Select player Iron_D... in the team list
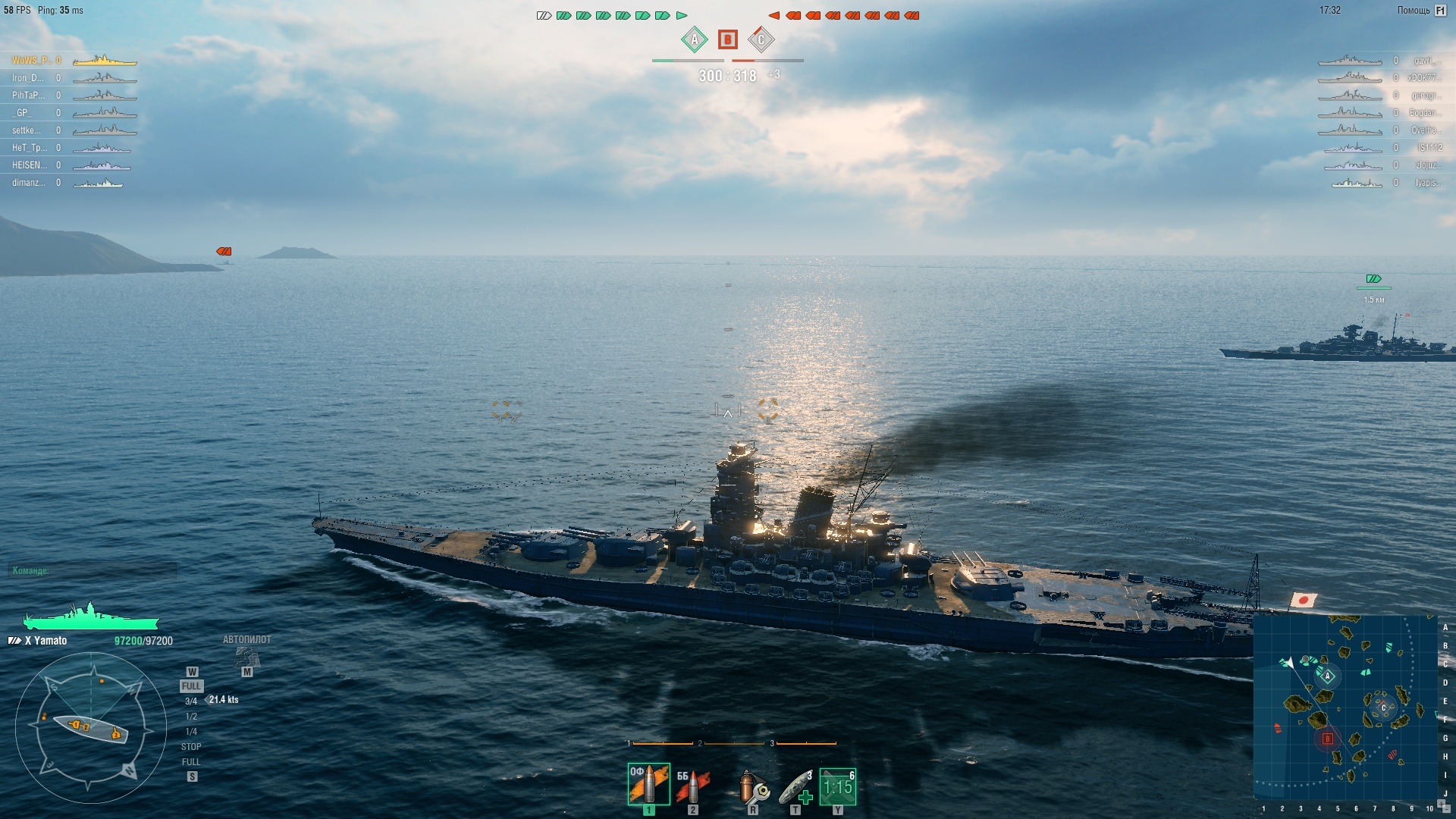 point(28,78)
